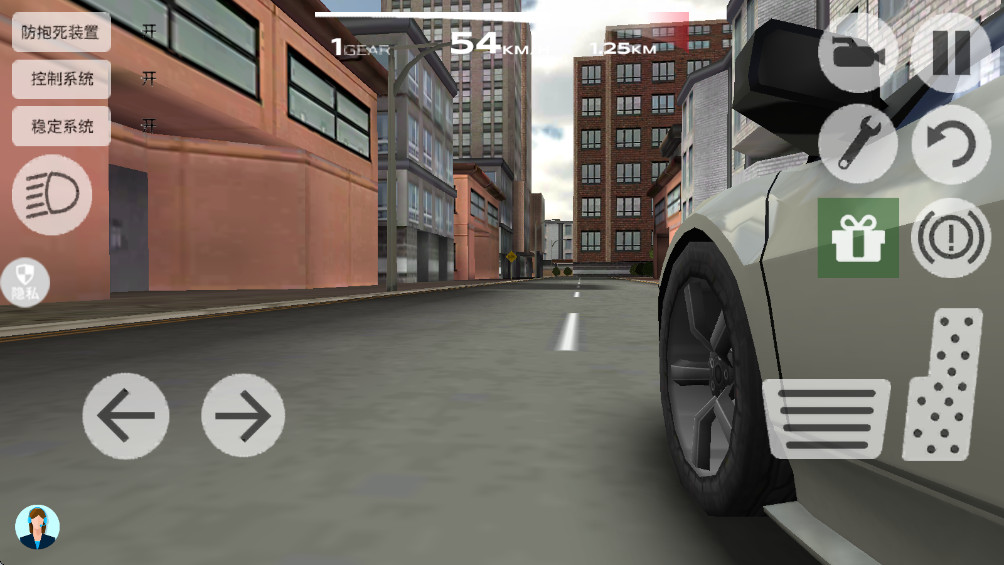
Task: Steer left with the left arrow button
Action: point(125,415)
